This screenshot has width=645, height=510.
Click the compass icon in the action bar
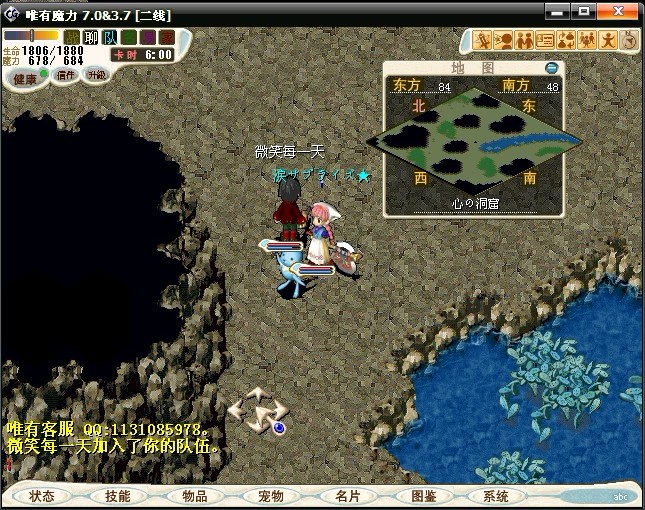point(629,40)
